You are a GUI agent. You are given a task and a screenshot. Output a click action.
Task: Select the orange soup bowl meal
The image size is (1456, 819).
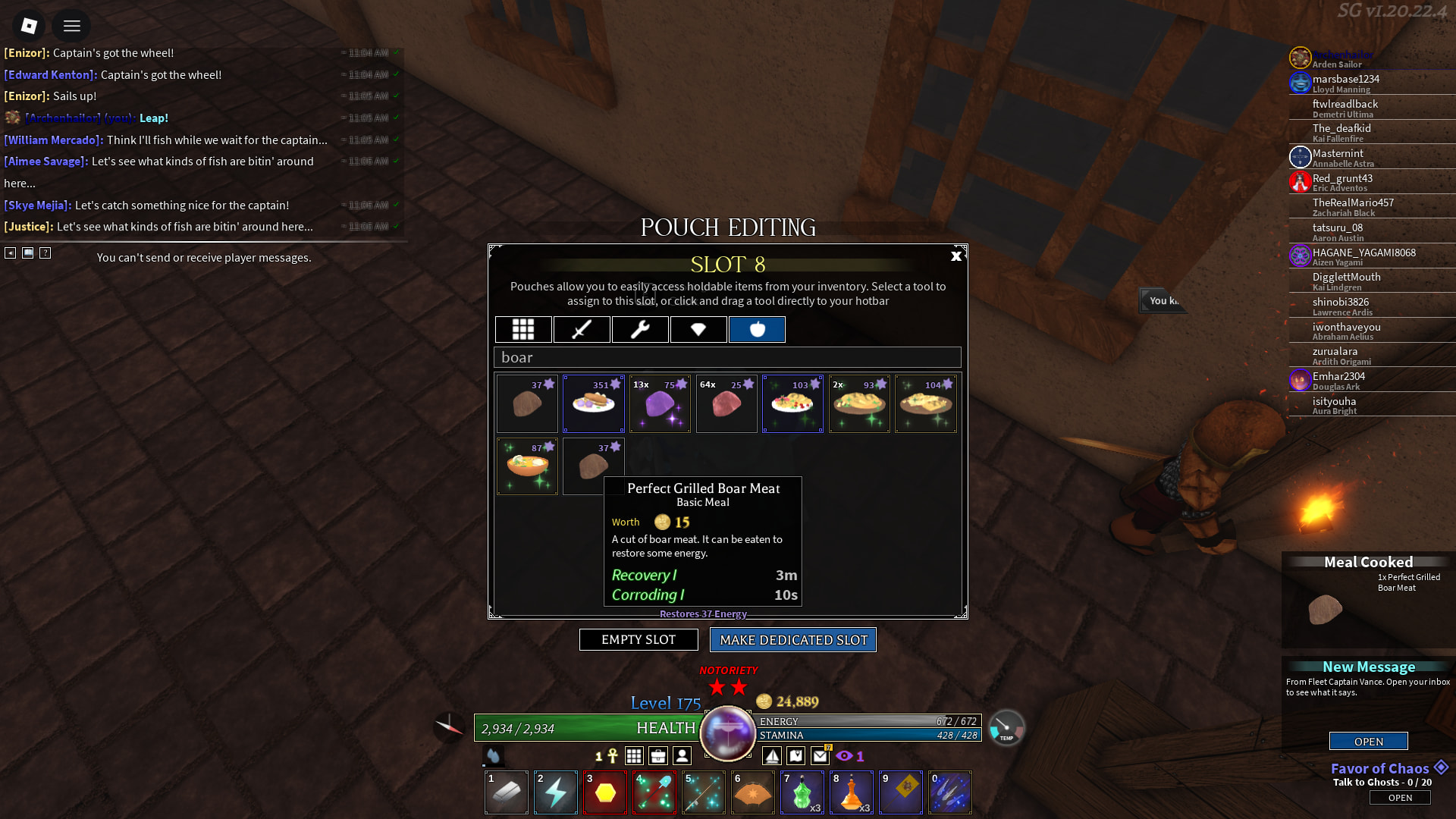click(x=527, y=467)
